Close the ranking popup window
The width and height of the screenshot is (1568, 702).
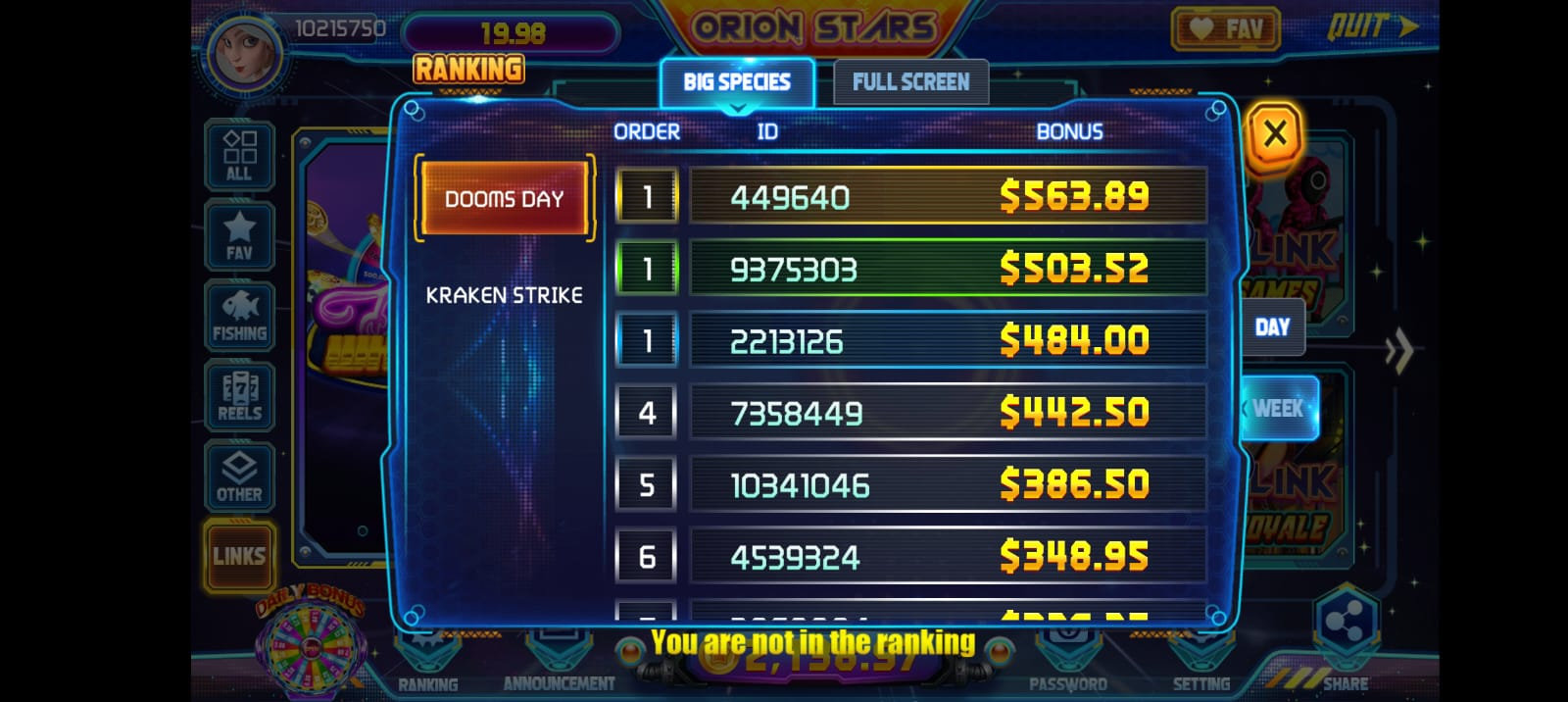(x=1274, y=133)
